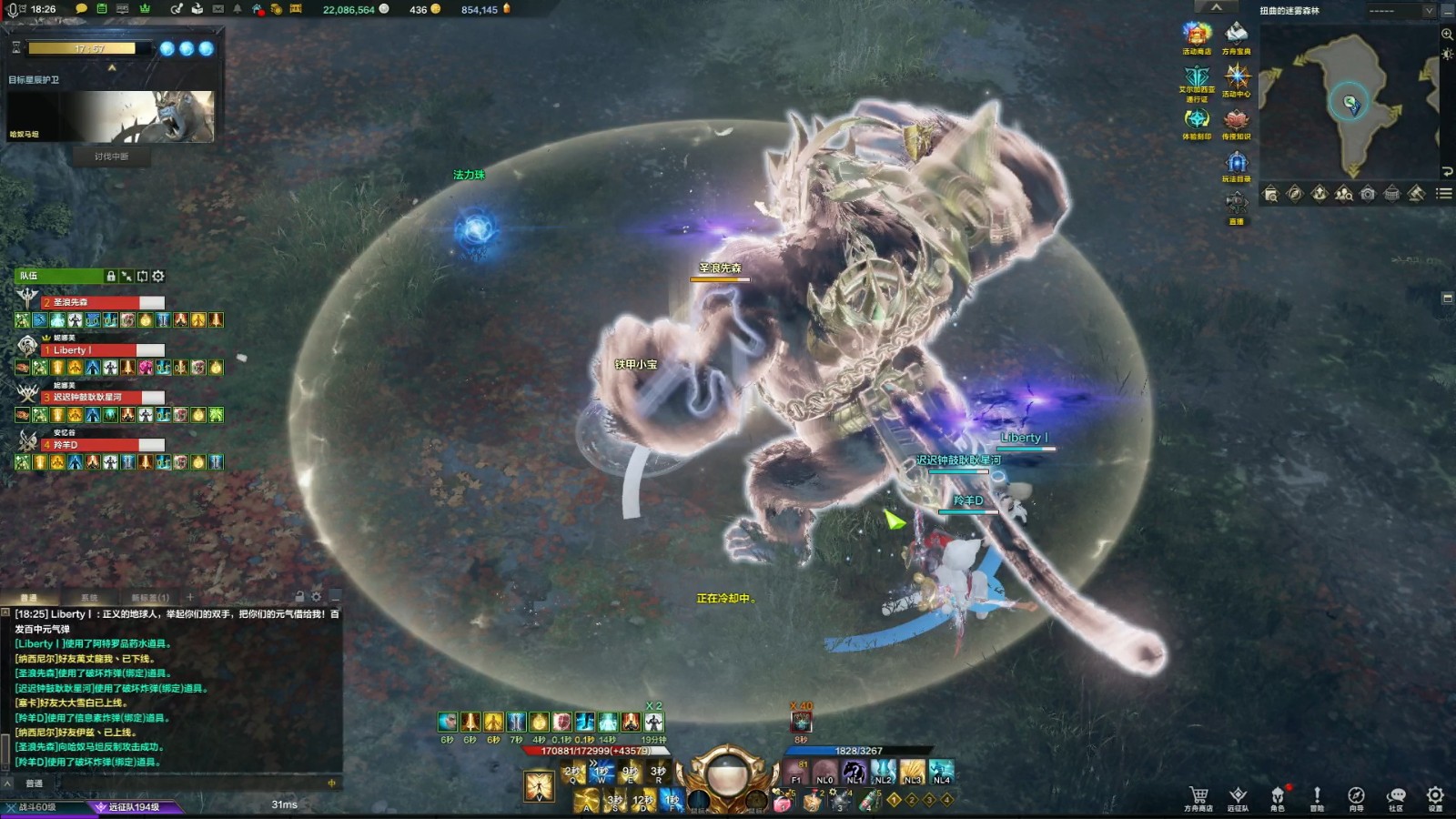Open the 角色 character menu
Image resolution: width=1456 pixels, height=819 pixels.
point(1278,797)
